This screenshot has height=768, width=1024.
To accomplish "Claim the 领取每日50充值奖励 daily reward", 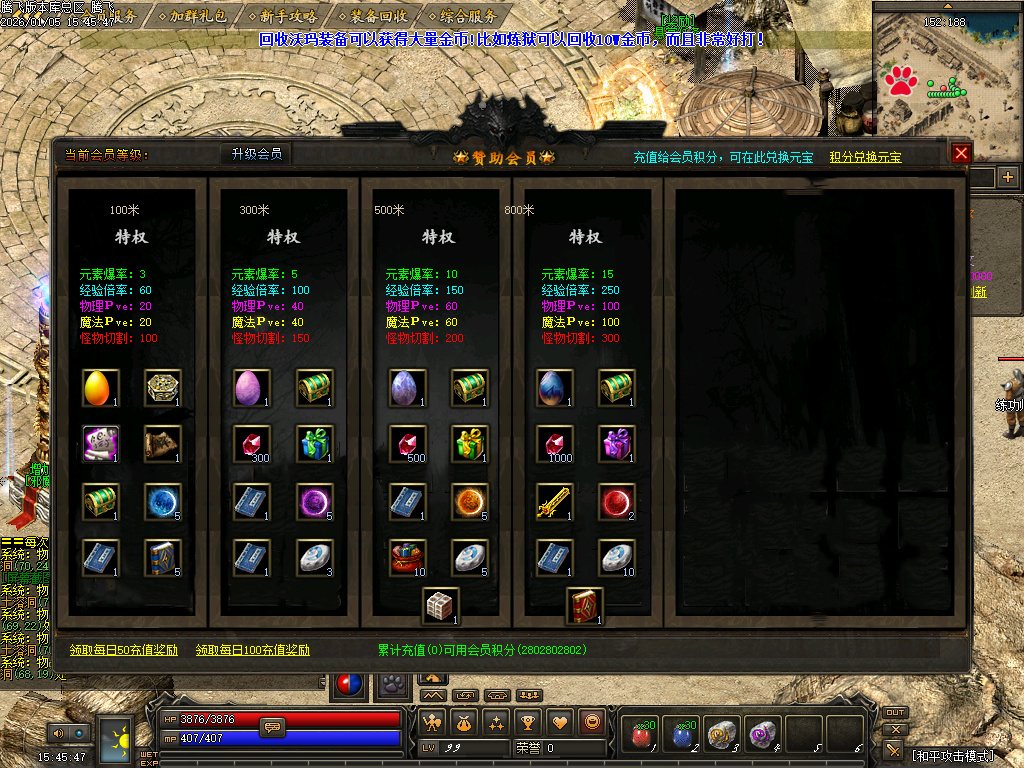I will point(124,650).
